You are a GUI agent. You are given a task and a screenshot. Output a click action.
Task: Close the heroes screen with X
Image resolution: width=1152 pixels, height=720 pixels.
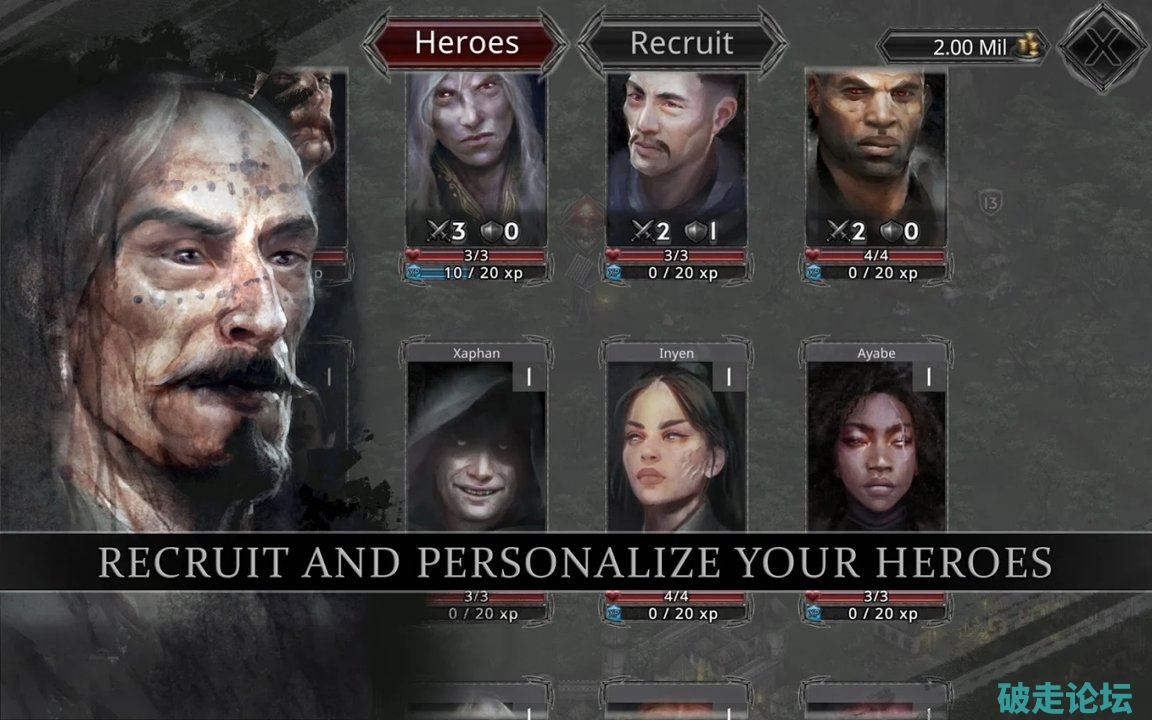(x=1103, y=47)
